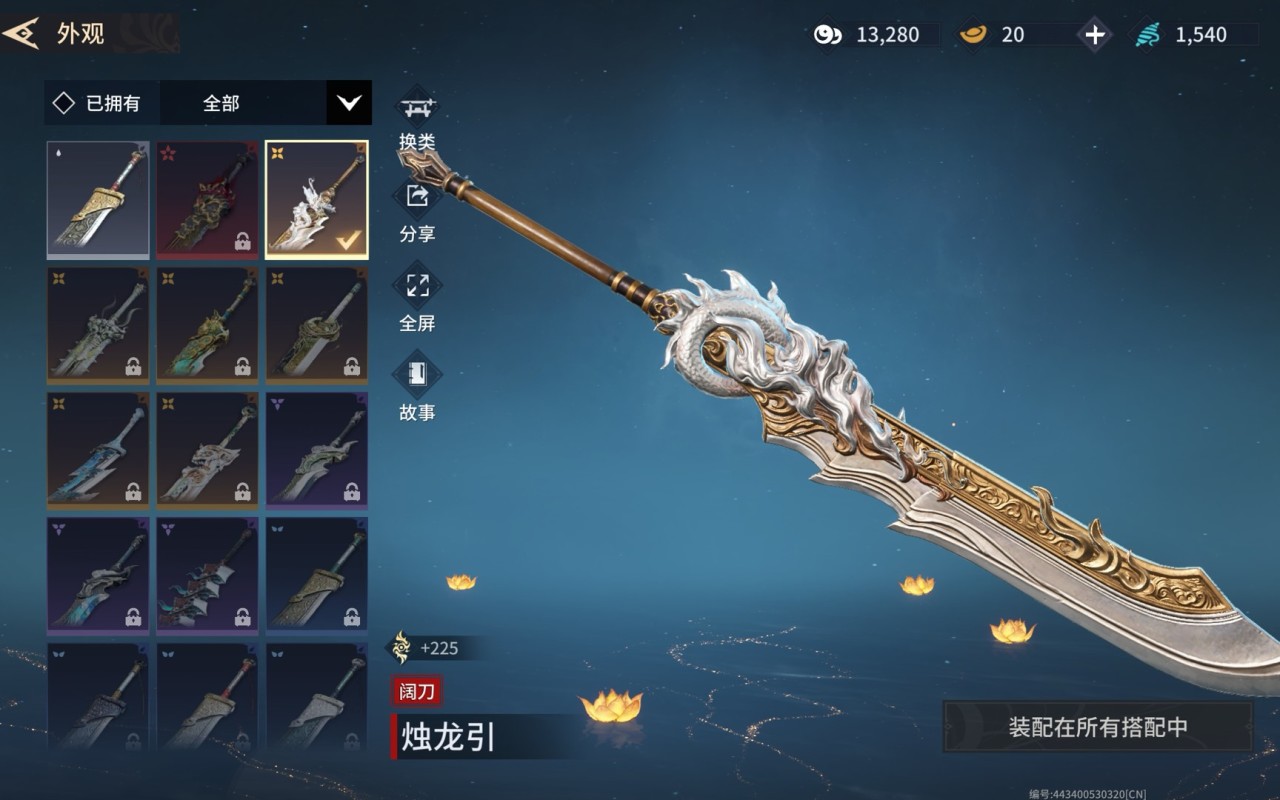Select the first plain broadsword skin

[98, 199]
